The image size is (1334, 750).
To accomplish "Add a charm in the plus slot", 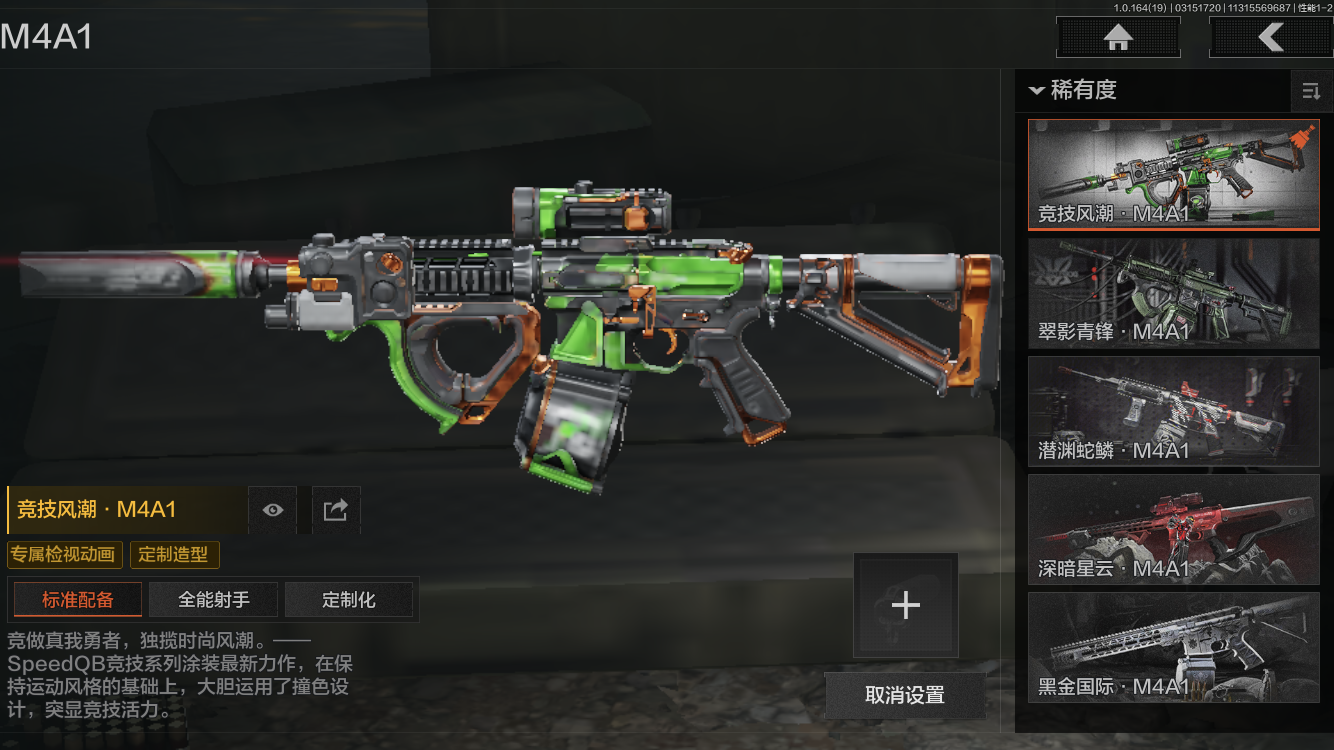I will click(x=905, y=605).
